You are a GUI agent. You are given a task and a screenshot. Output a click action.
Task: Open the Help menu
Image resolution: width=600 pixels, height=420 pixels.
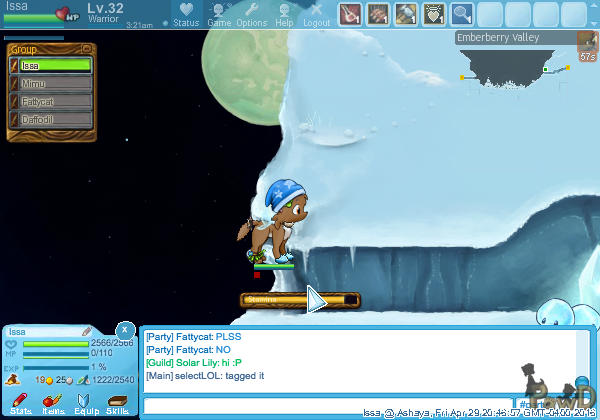(284, 14)
